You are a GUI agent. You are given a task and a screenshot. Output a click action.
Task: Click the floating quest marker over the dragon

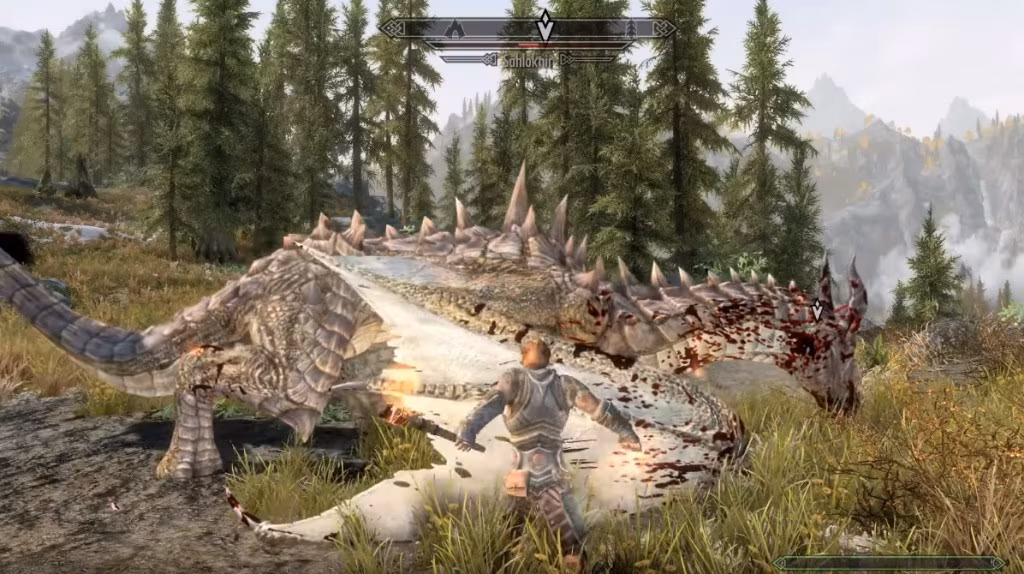817,311
